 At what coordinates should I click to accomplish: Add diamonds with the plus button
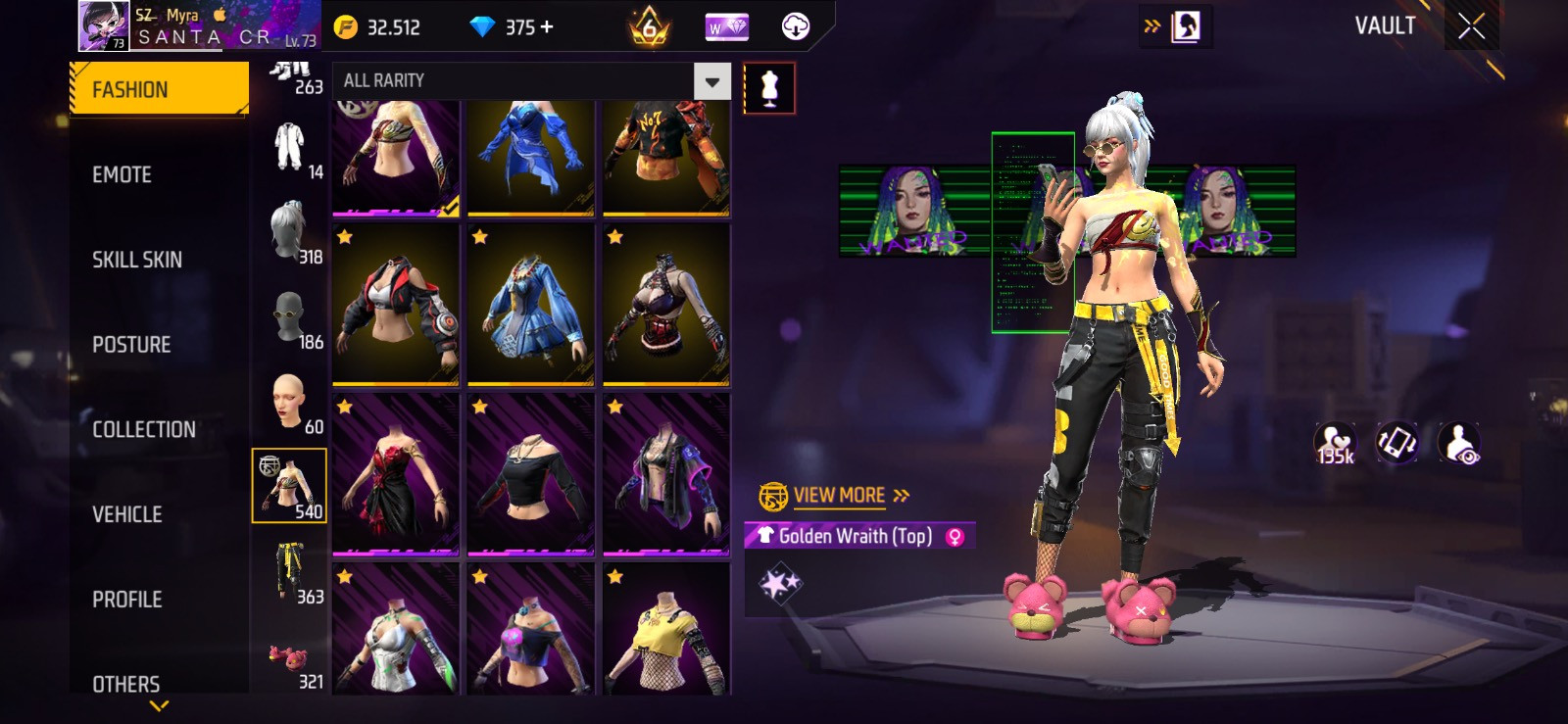pos(547,27)
